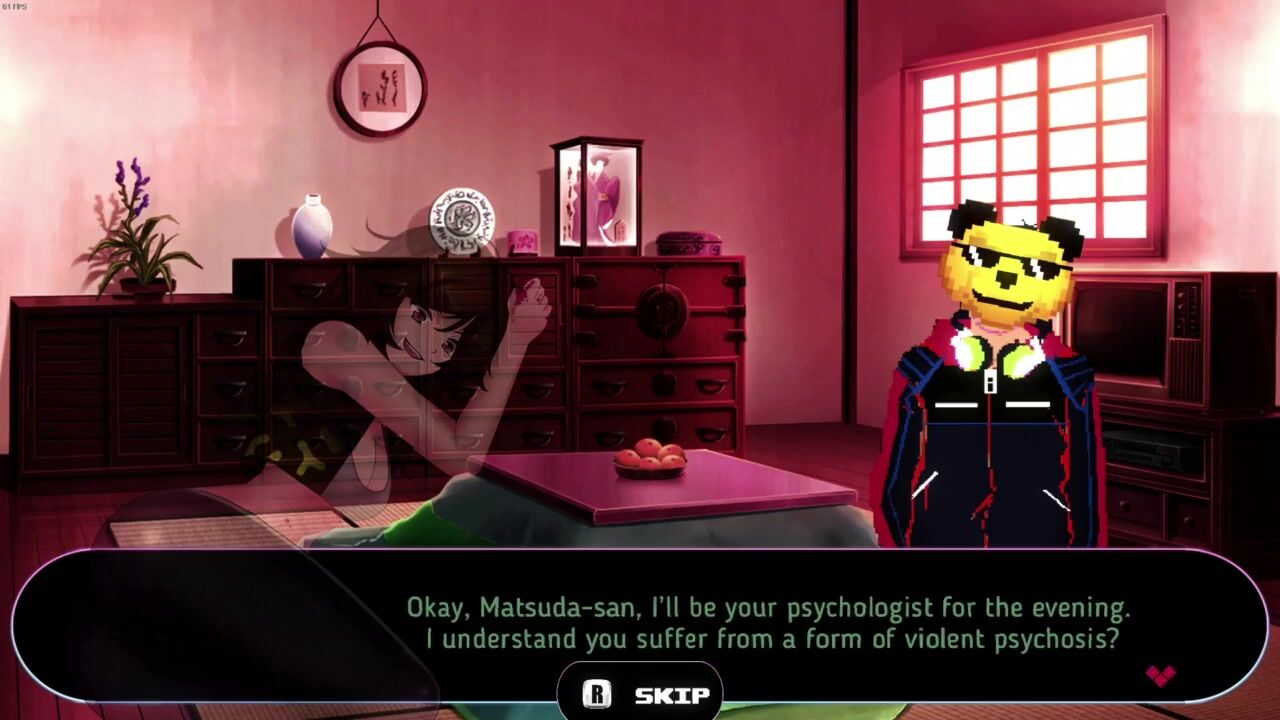1280x720 pixels.
Task: Skip the dialogue with the SKIP button
Action: [641, 694]
